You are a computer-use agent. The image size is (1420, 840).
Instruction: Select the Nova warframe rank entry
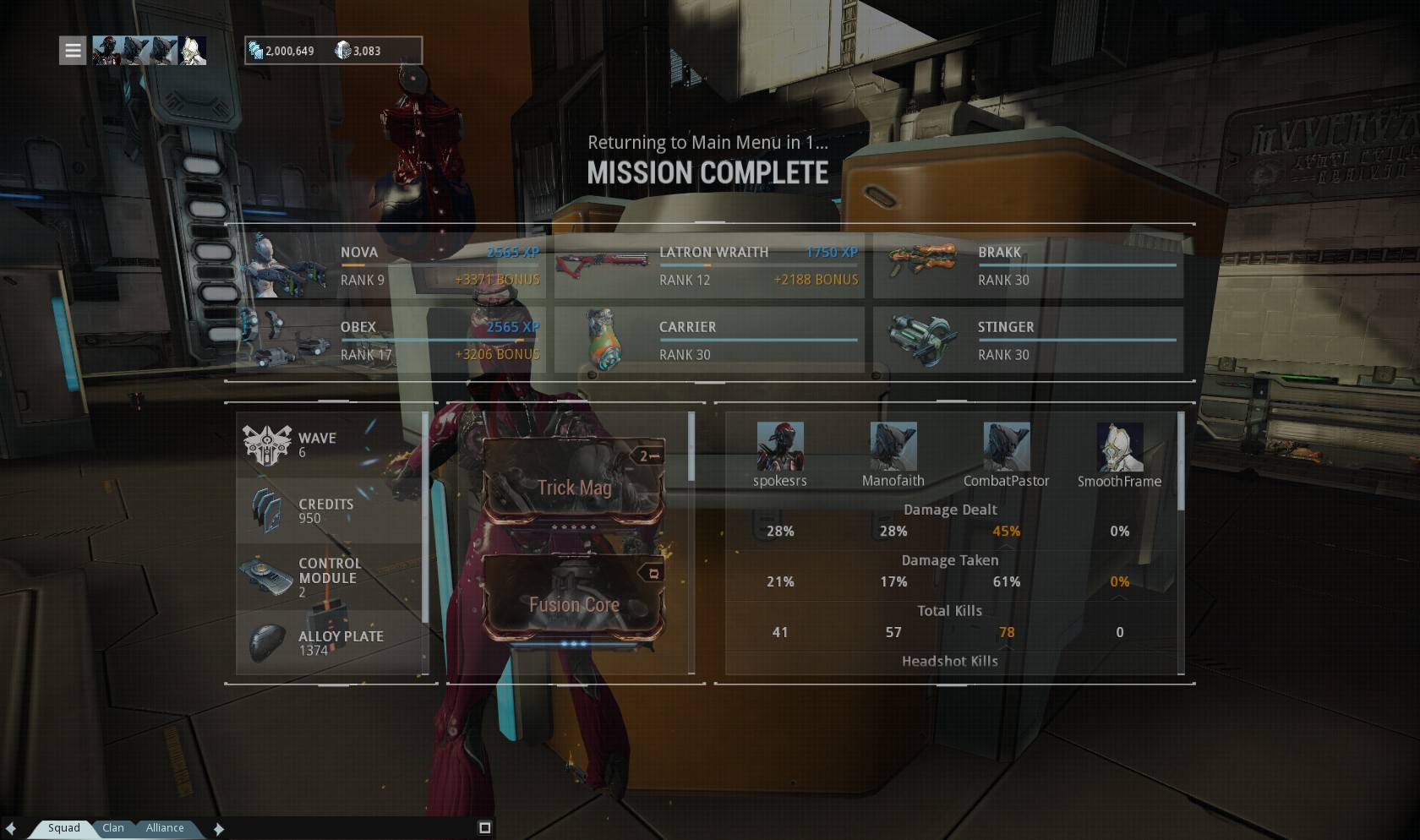point(391,266)
